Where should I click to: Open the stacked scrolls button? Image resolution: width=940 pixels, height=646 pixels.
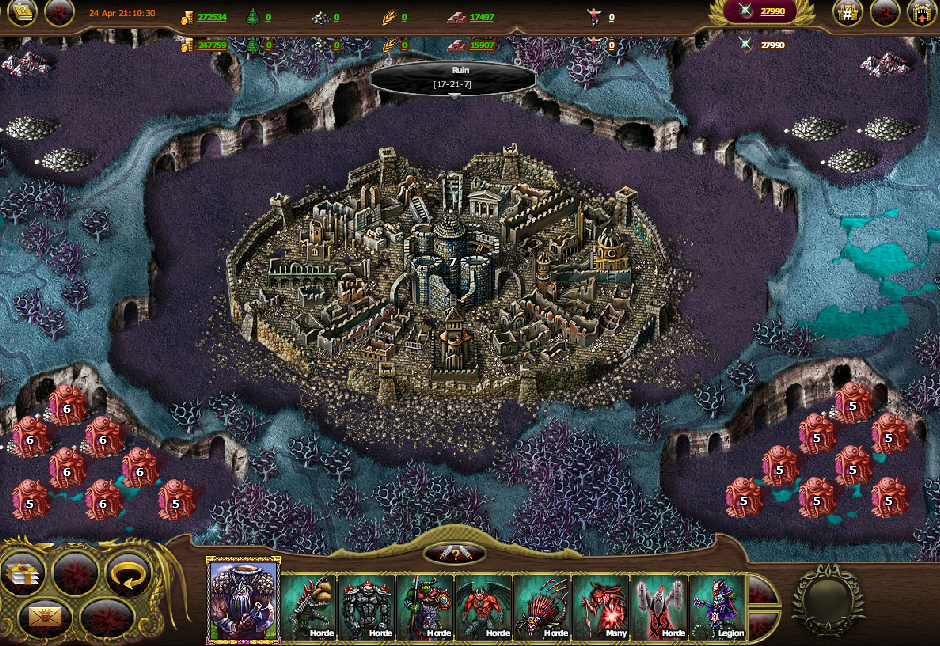coord(24,575)
